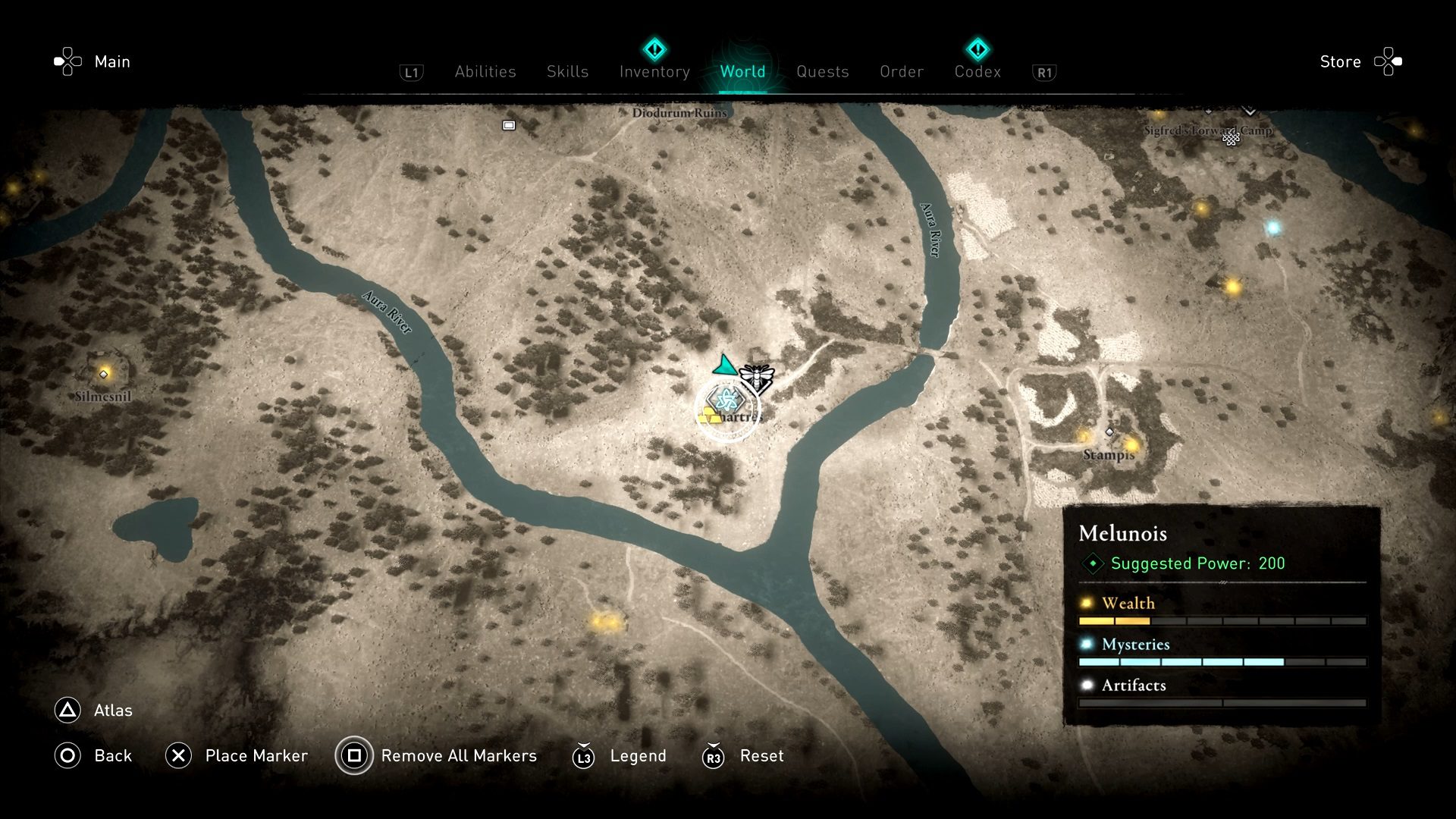Select the glowing blue mystery marker
1456x819 pixels.
click(x=1273, y=227)
